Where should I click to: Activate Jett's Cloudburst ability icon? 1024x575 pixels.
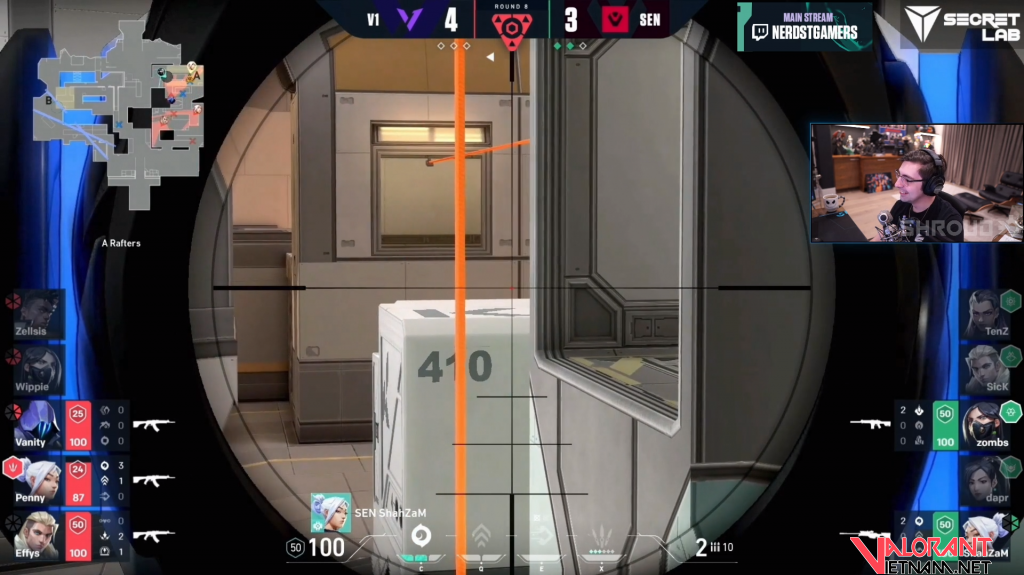click(x=421, y=535)
